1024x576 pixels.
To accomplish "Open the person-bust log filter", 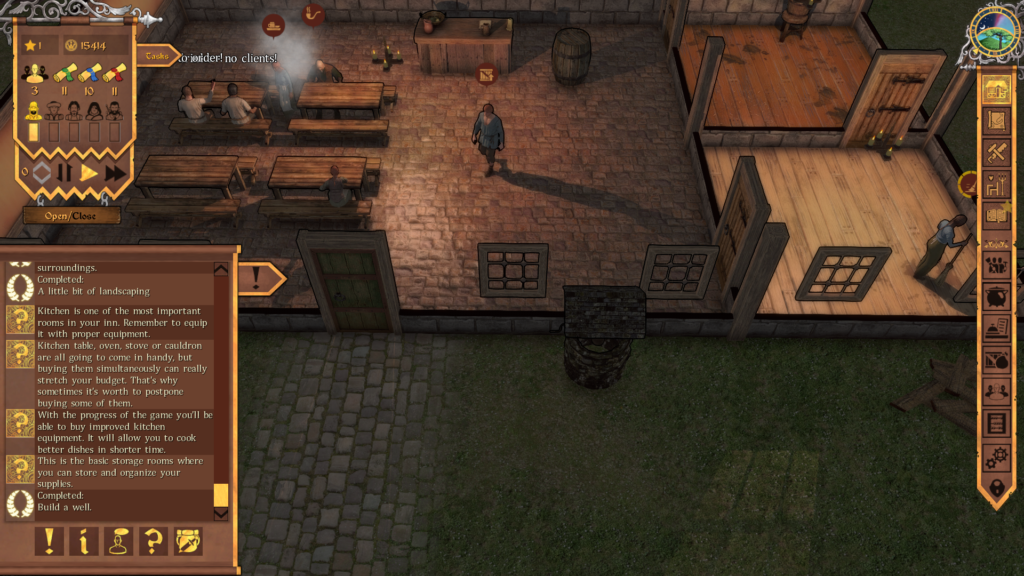I will tap(118, 541).
